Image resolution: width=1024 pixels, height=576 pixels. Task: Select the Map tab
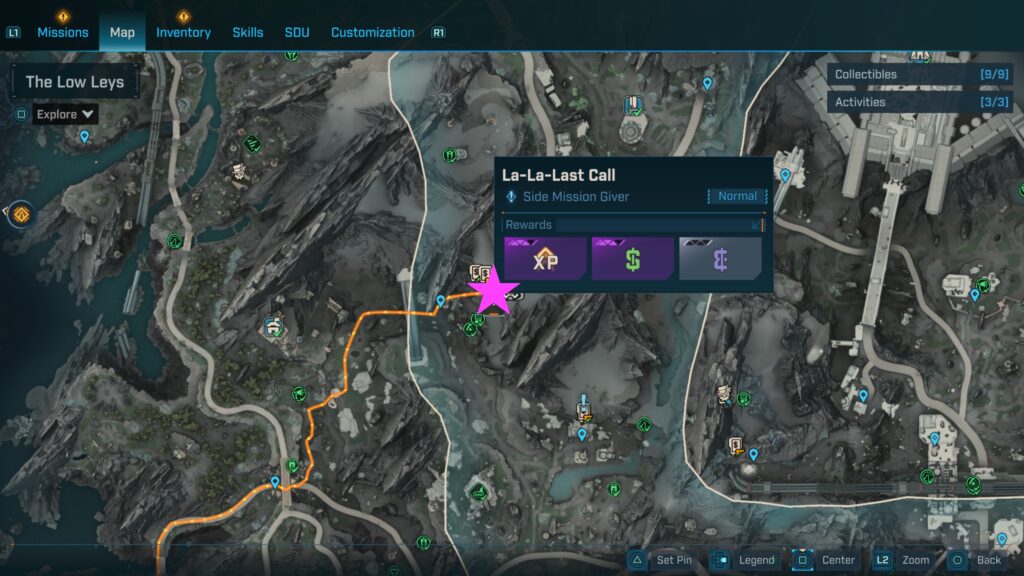tap(122, 32)
